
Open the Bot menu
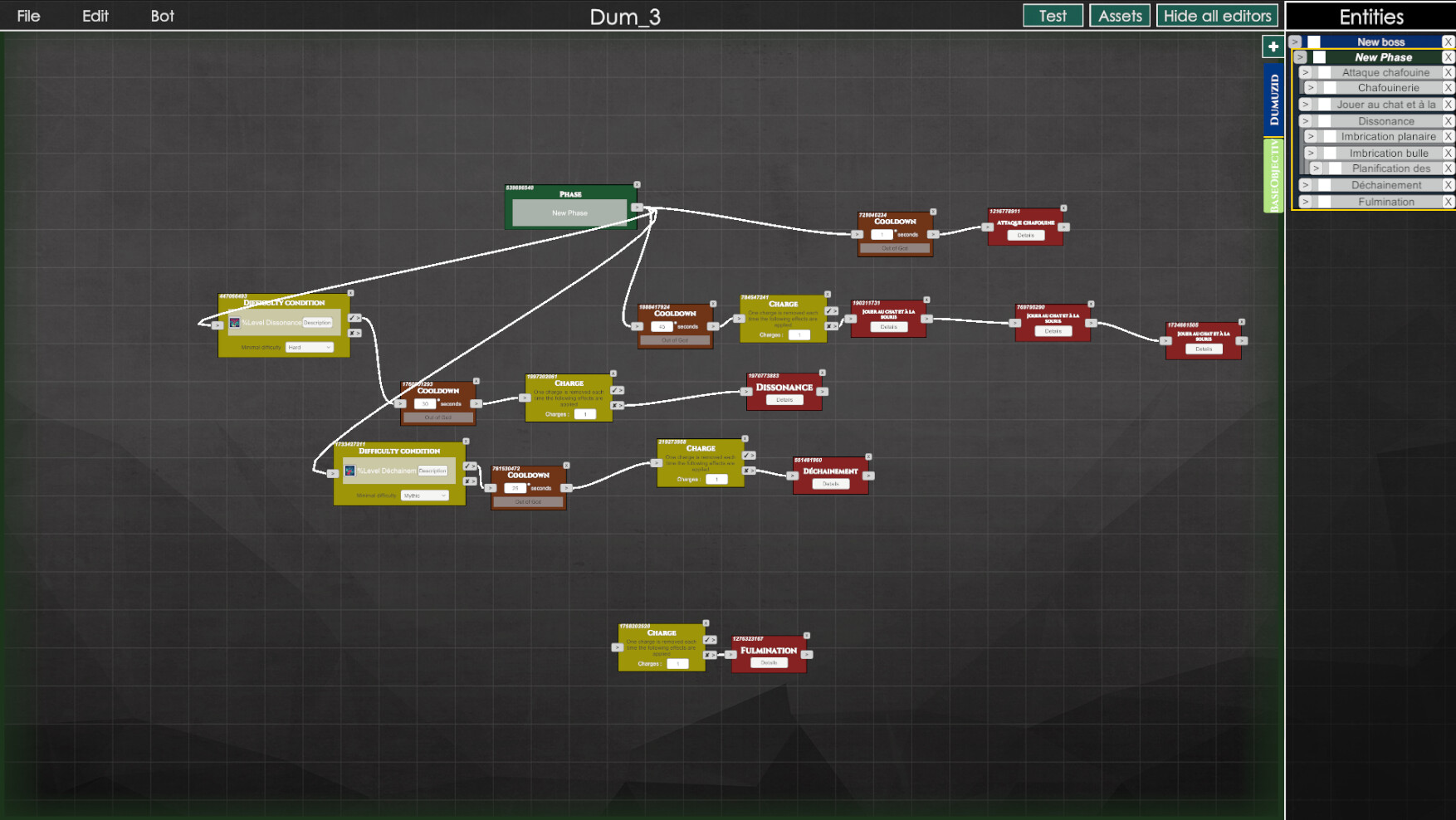tap(162, 16)
